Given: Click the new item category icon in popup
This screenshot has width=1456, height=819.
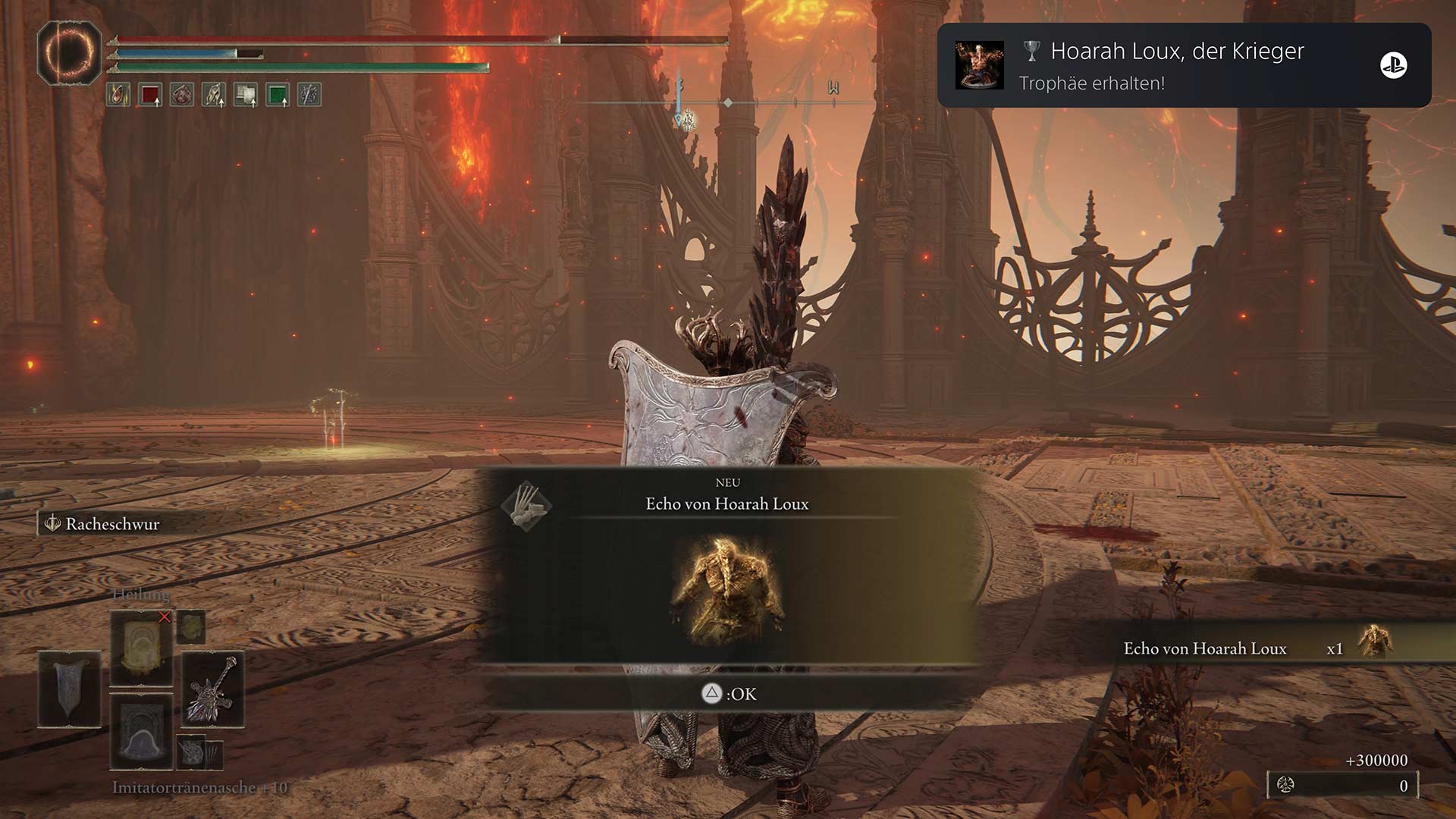Looking at the screenshot, I should click(x=526, y=506).
